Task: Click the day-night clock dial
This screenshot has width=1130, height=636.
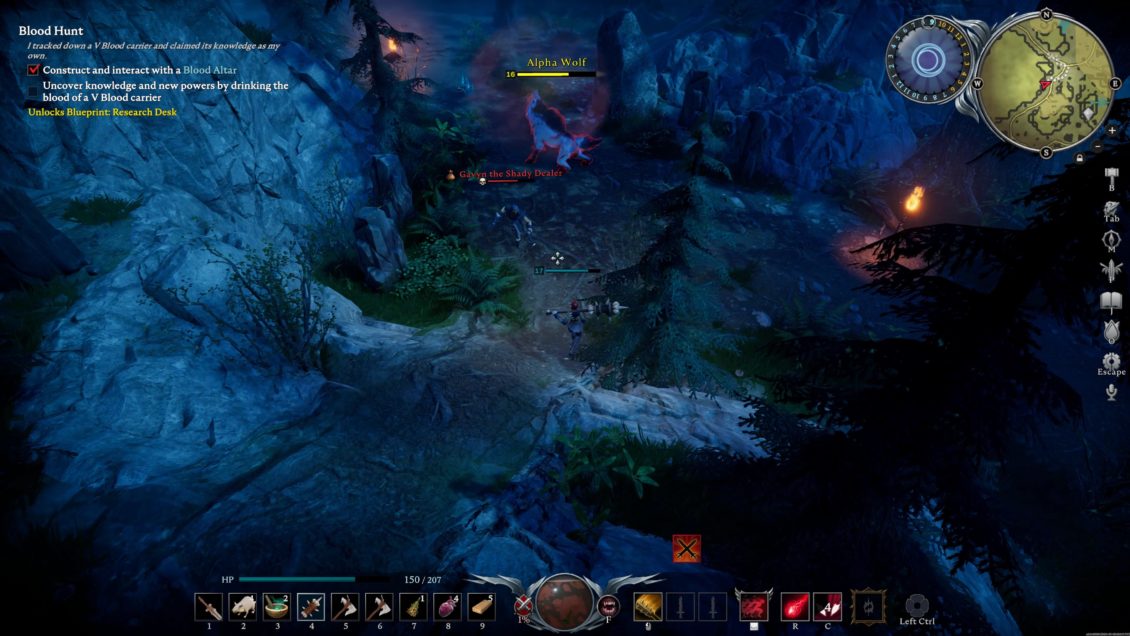Action: [x=928, y=62]
